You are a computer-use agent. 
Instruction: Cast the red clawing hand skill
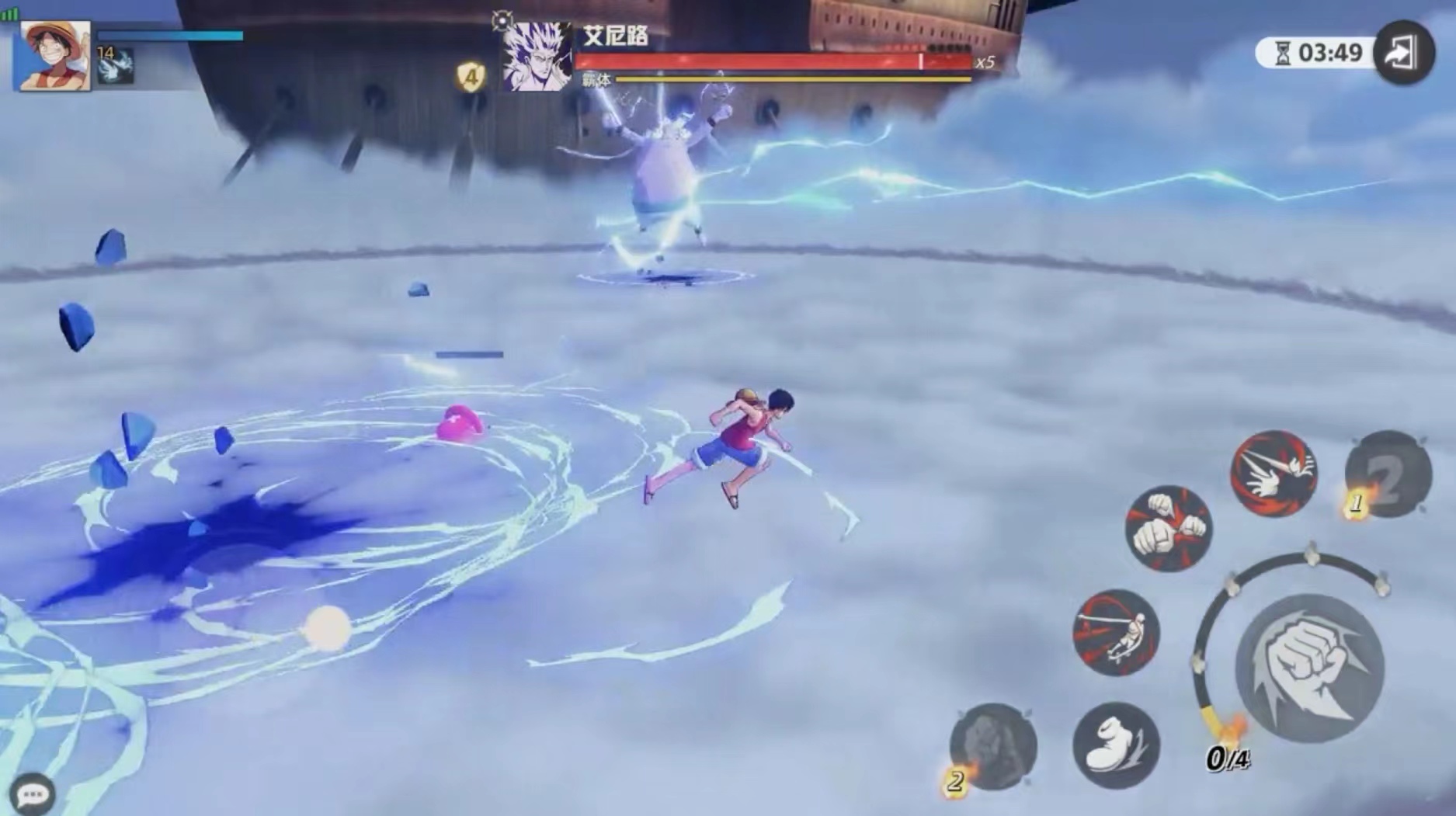tap(1274, 472)
